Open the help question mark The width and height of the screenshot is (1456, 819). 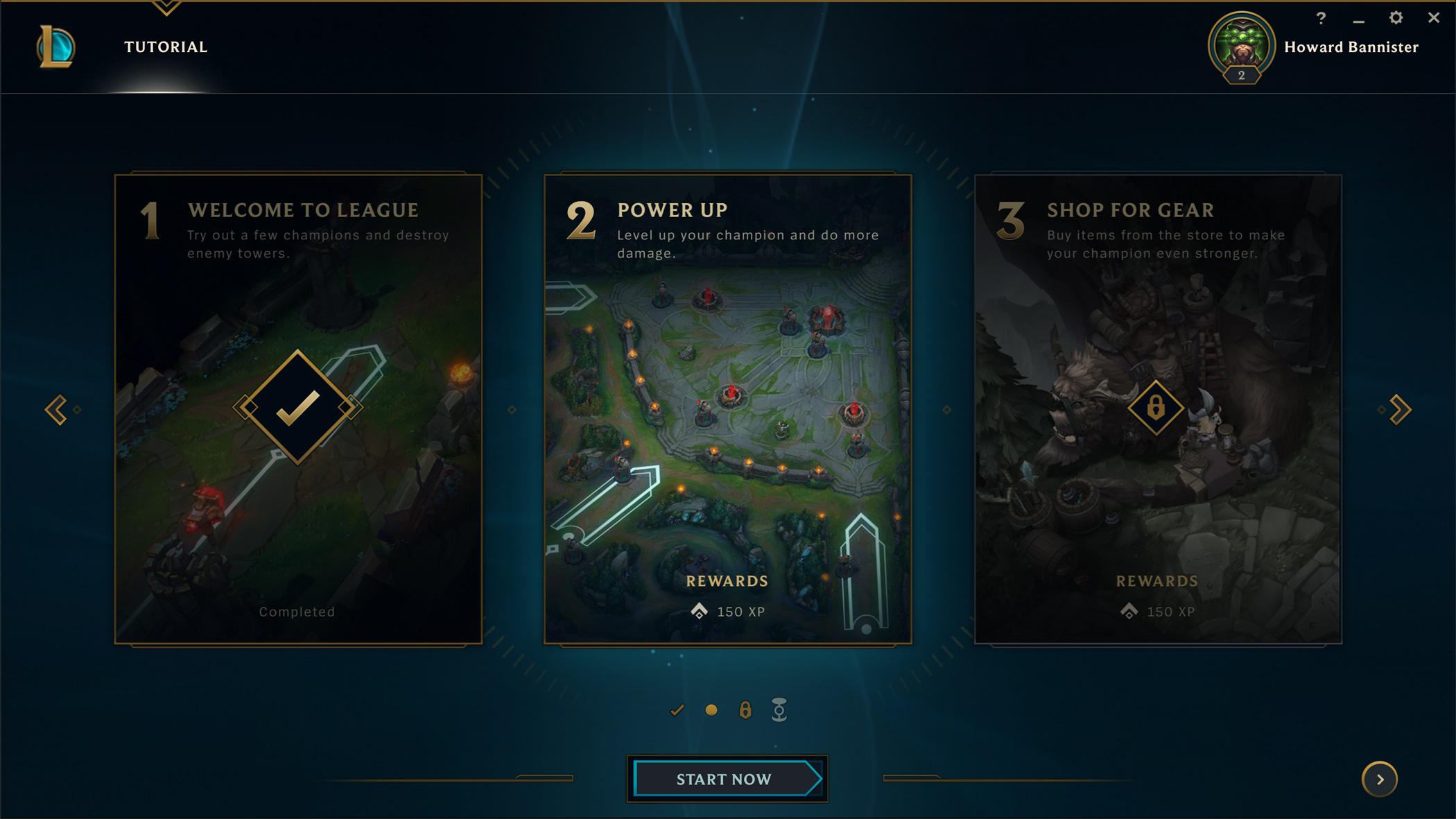pos(1321,18)
